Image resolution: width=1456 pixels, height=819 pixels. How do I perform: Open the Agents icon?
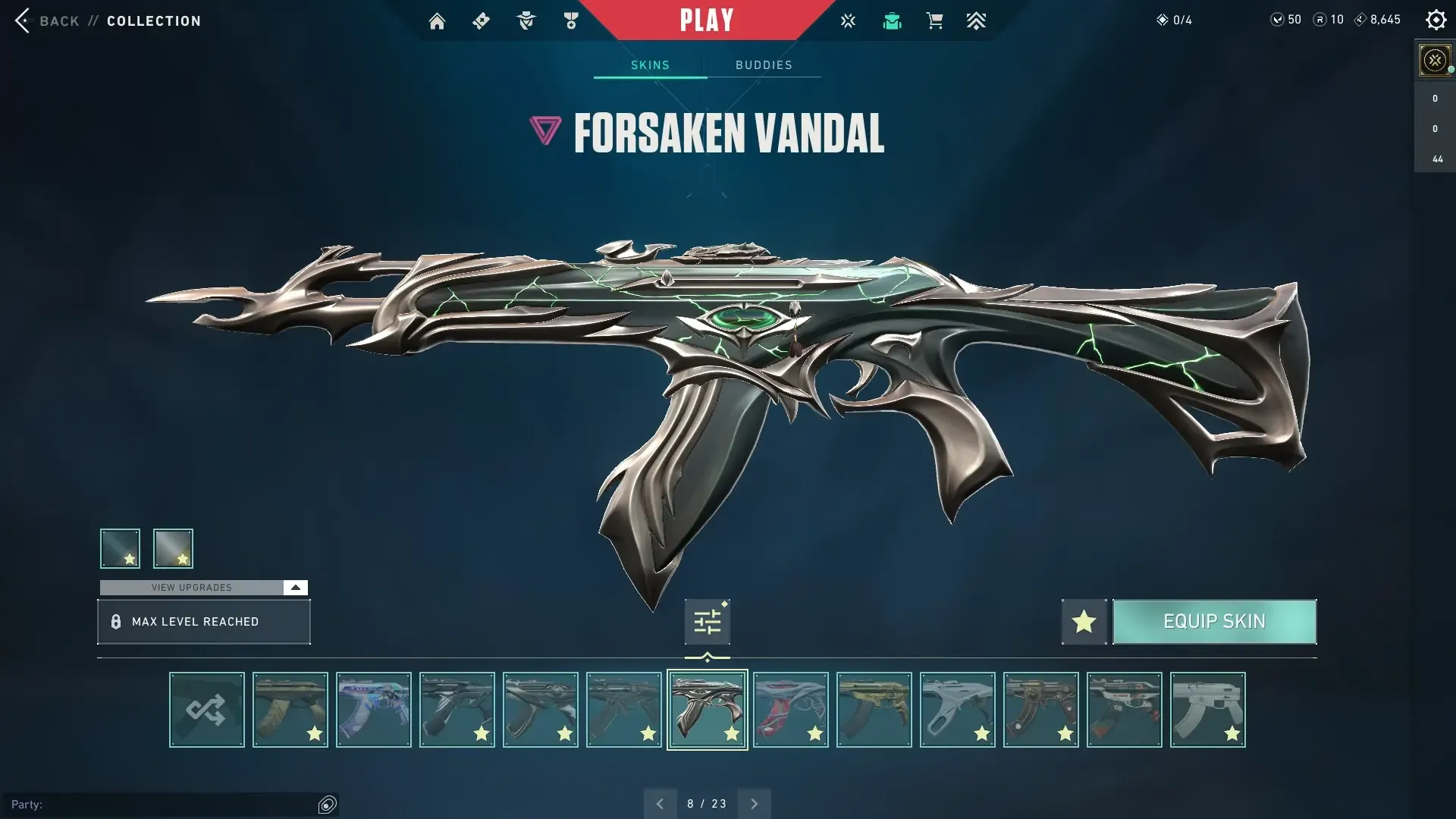[x=526, y=20]
